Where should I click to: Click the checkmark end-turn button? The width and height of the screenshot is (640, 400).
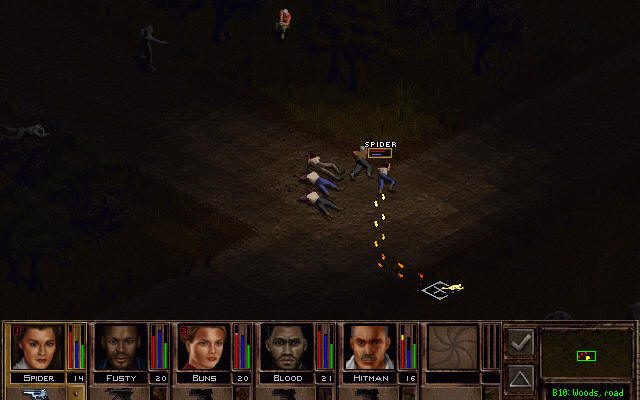coord(520,343)
